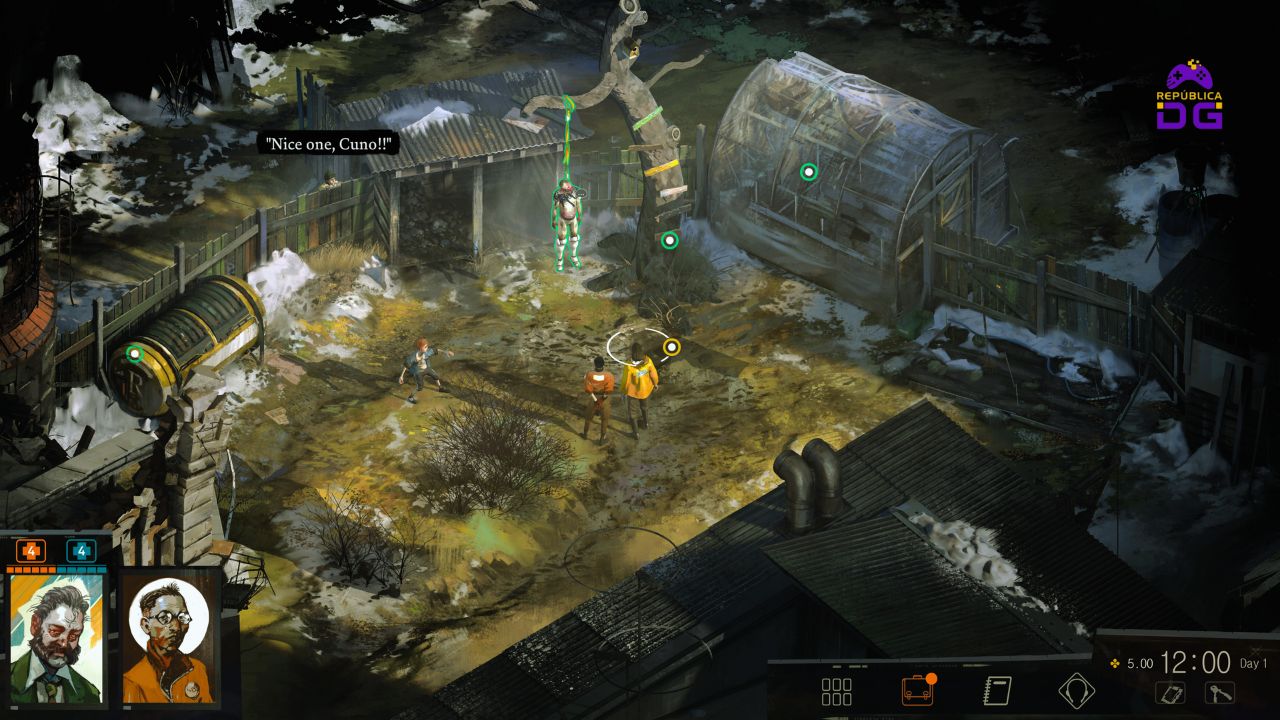
Task: Select the interaction orb on the greenhouse
Action: (809, 172)
